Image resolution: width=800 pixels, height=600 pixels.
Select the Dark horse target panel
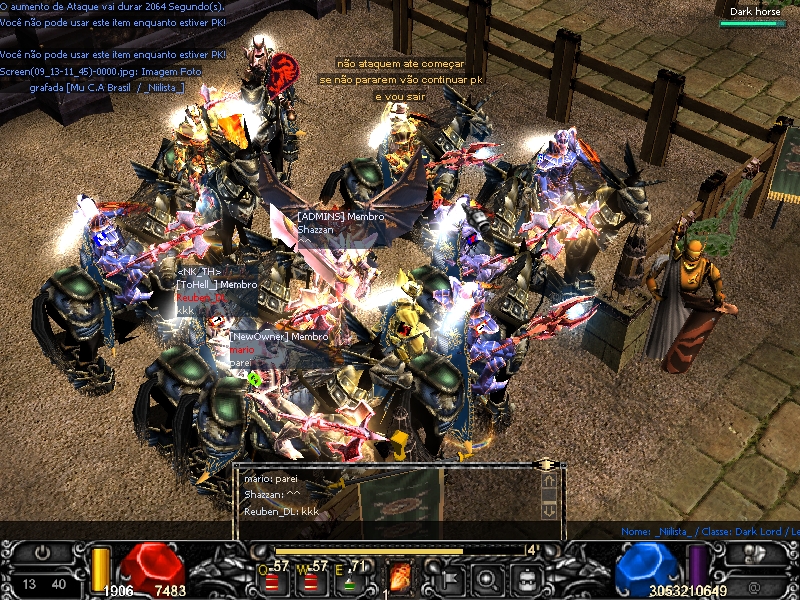(754, 16)
